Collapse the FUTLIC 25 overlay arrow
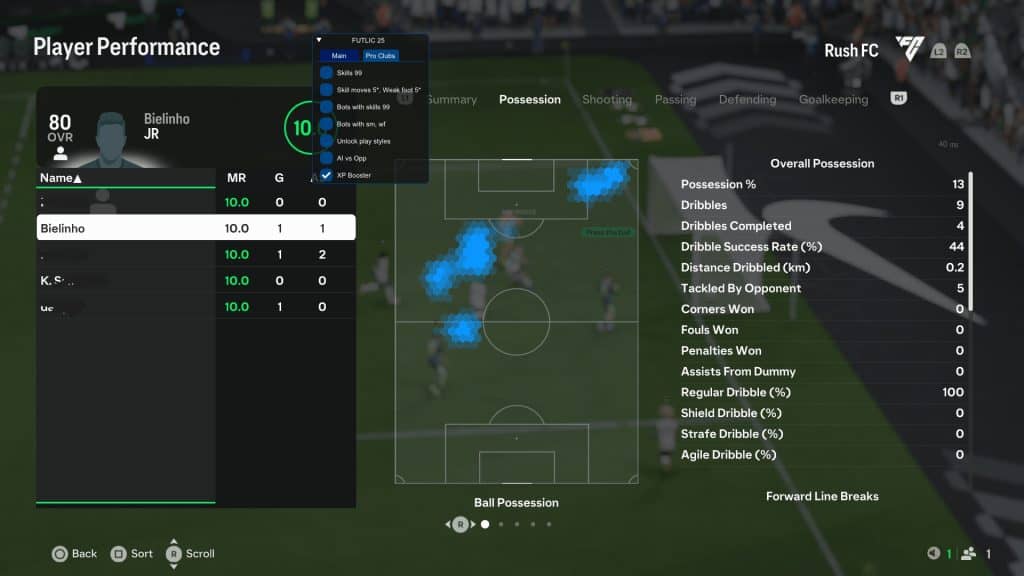Image resolution: width=1024 pixels, height=576 pixels. 319,41
